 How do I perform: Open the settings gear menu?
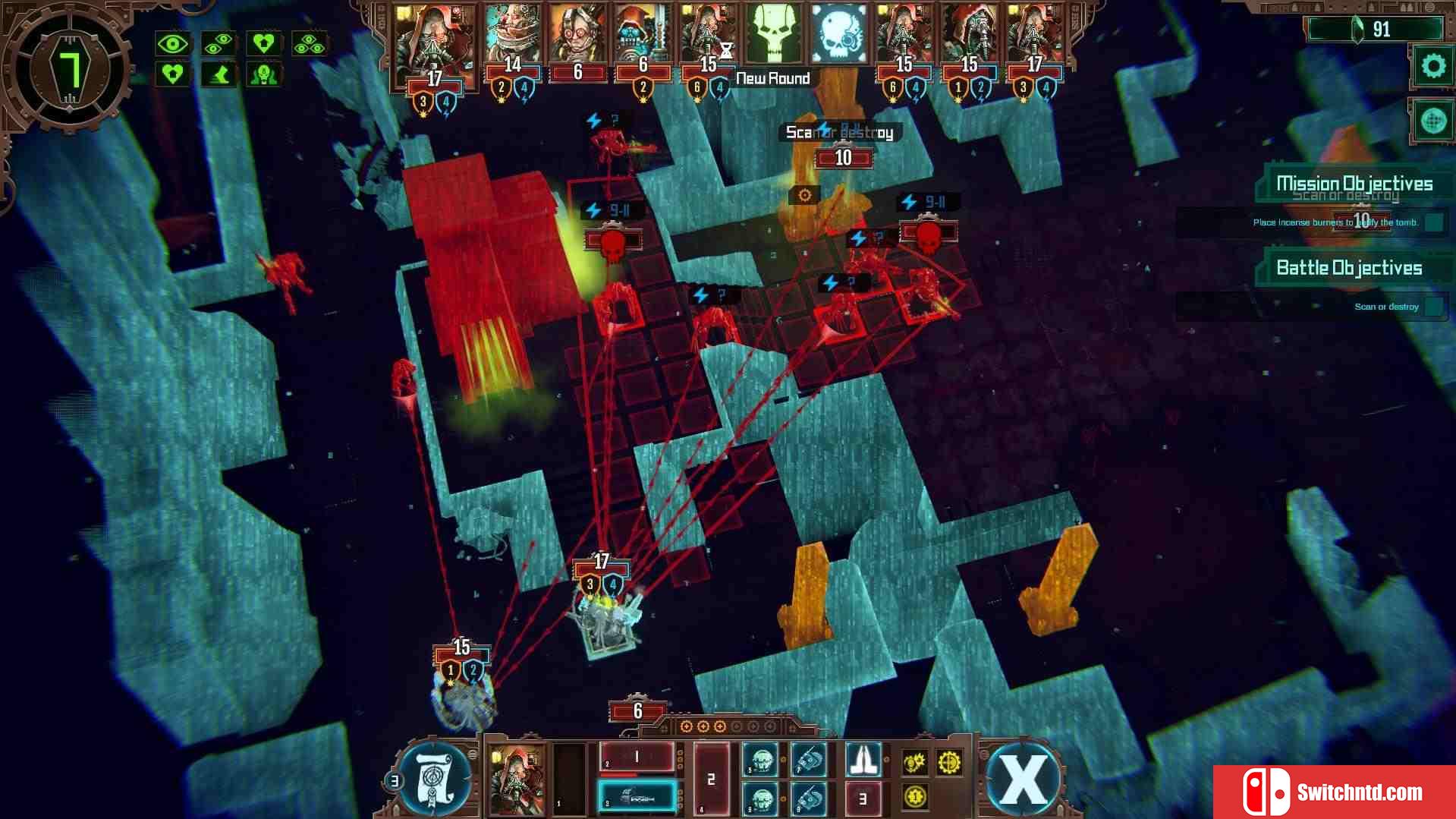tap(1432, 67)
